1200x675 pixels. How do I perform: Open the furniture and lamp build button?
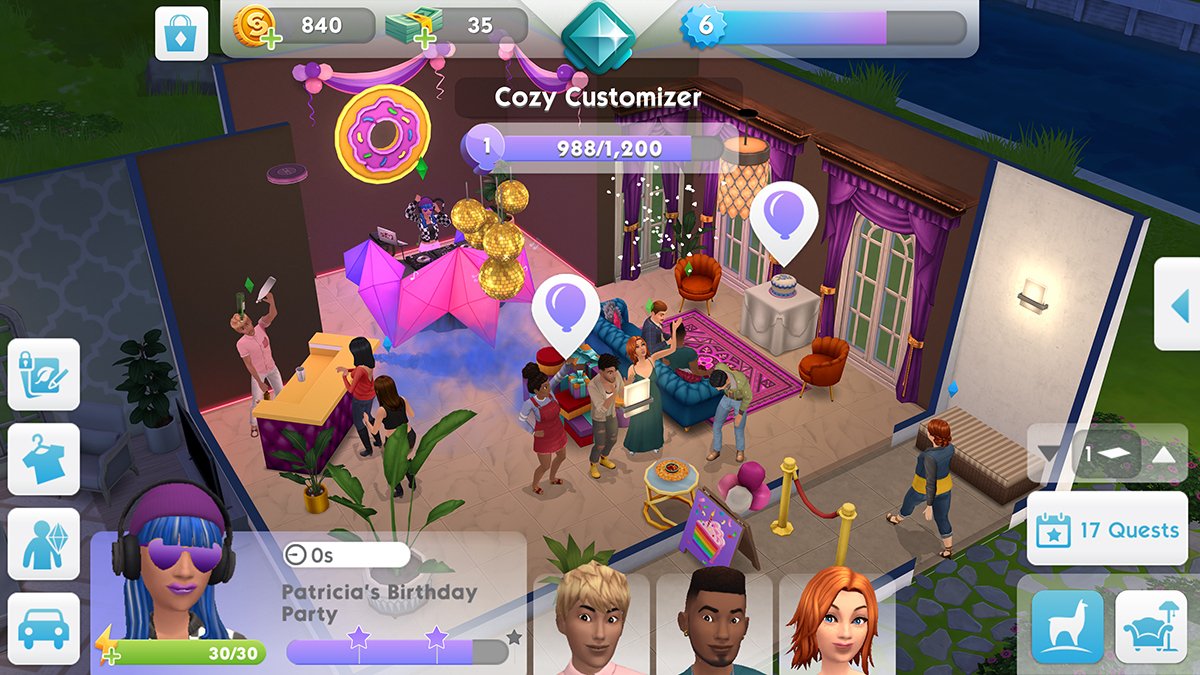point(1150,626)
